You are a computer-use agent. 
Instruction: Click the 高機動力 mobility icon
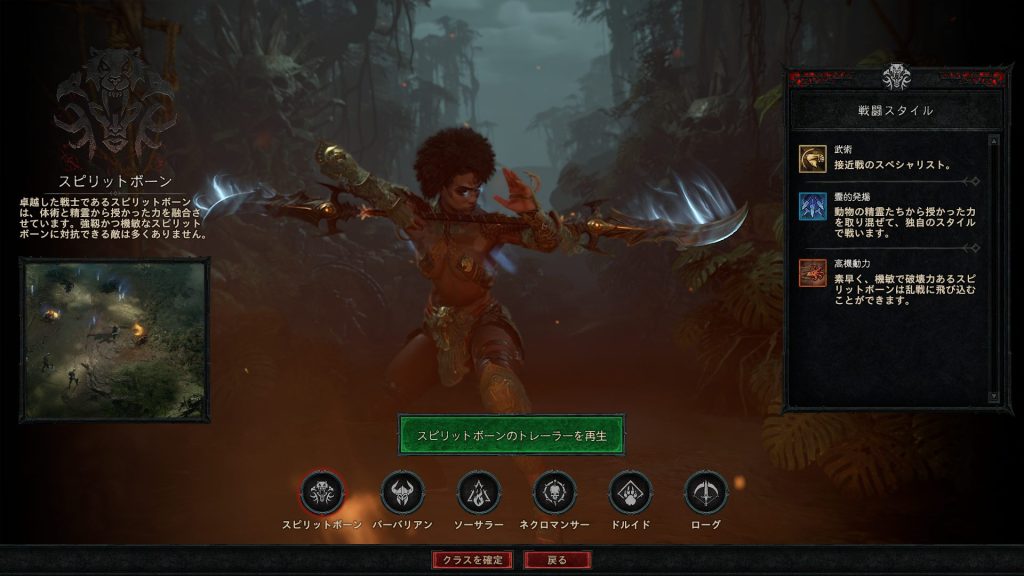[812, 273]
